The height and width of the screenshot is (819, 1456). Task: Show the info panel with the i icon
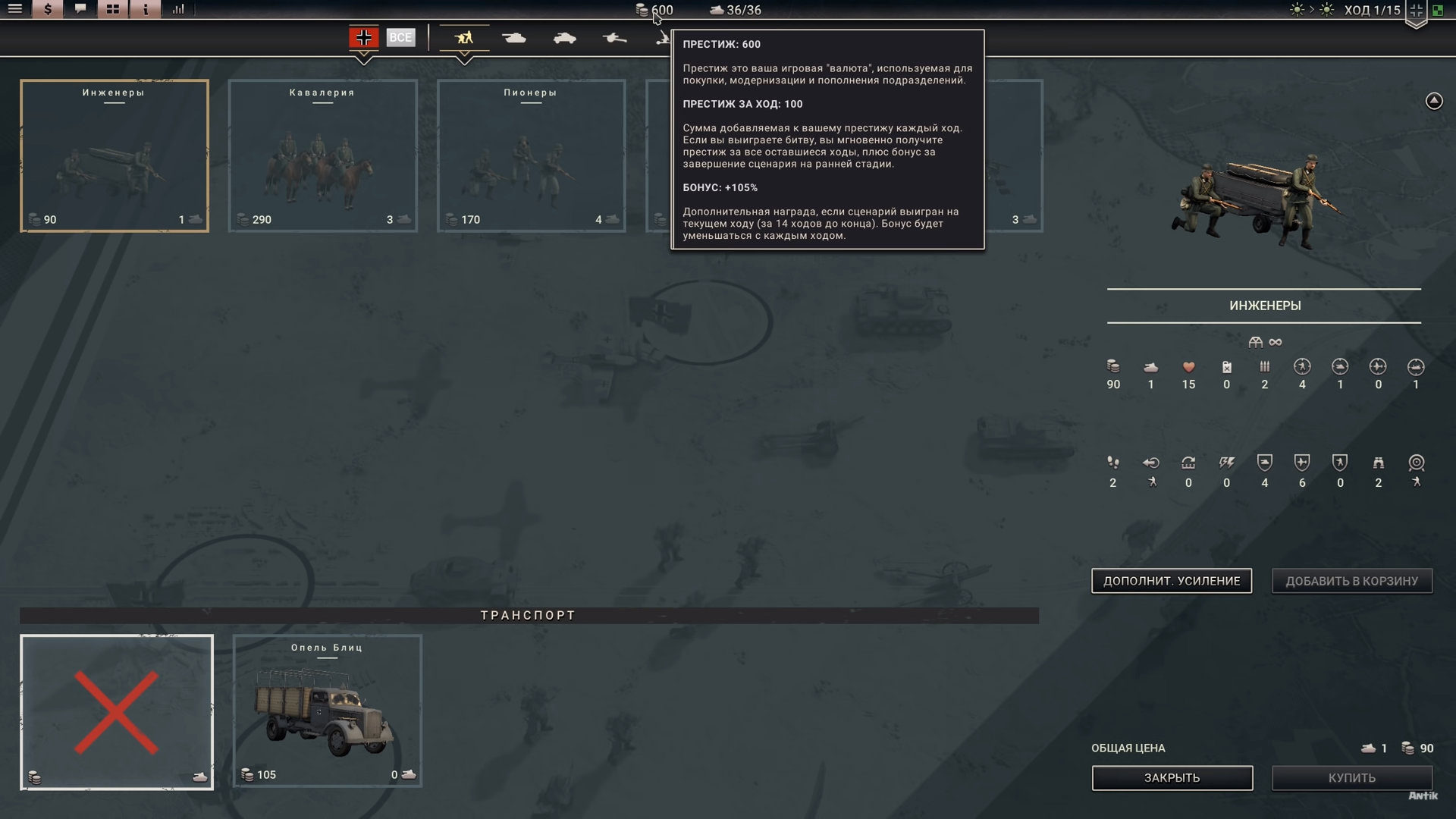point(146,9)
